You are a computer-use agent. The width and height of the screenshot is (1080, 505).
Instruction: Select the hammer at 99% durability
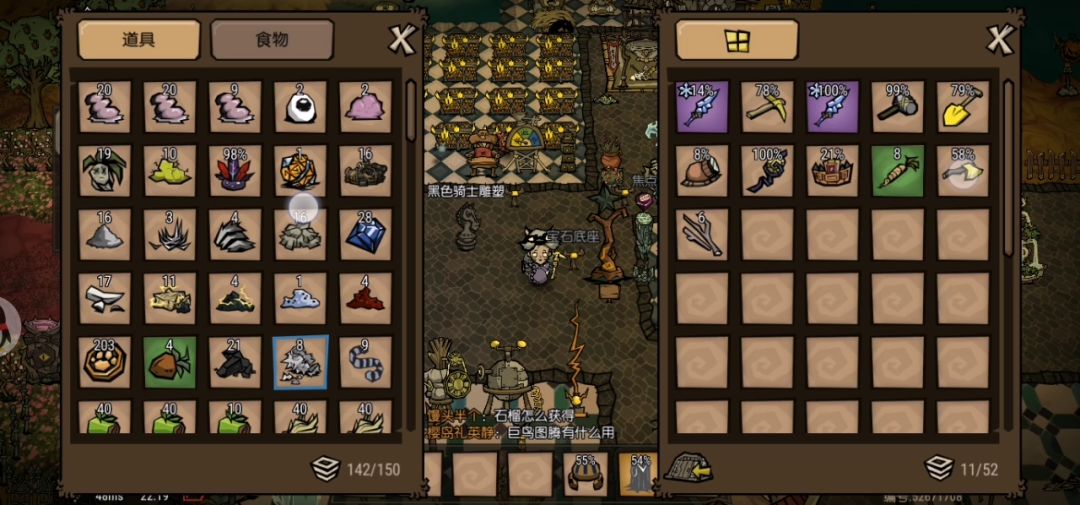(897, 107)
